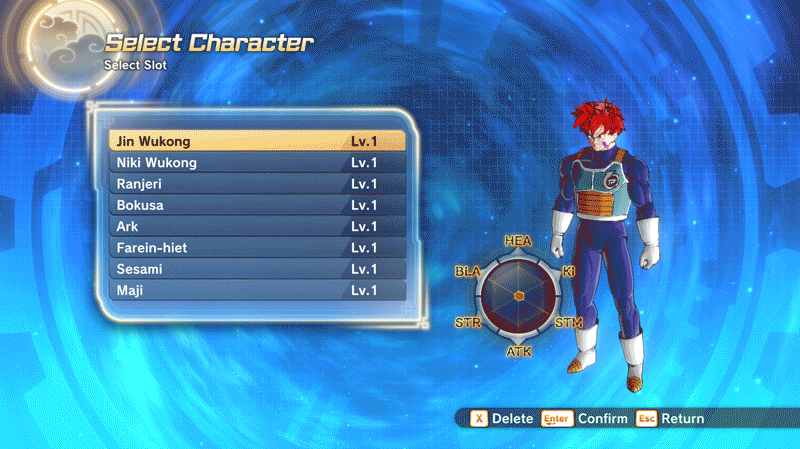Choose the Niki Wukong slot
The height and width of the screenshot is (449, 800).
[x=257, y=163]
